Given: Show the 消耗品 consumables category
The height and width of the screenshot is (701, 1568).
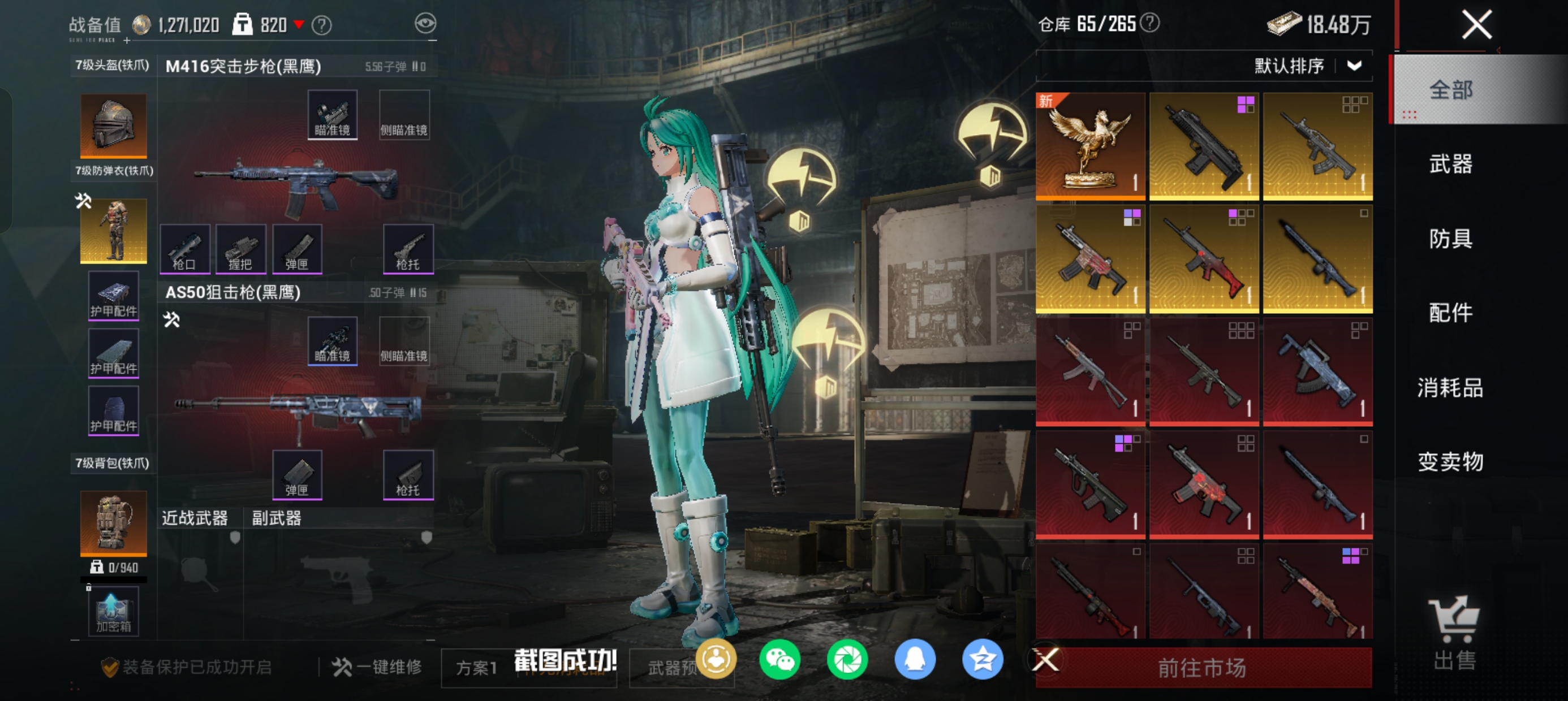Looking at the screenshot, I should (x=1450, y=388).
